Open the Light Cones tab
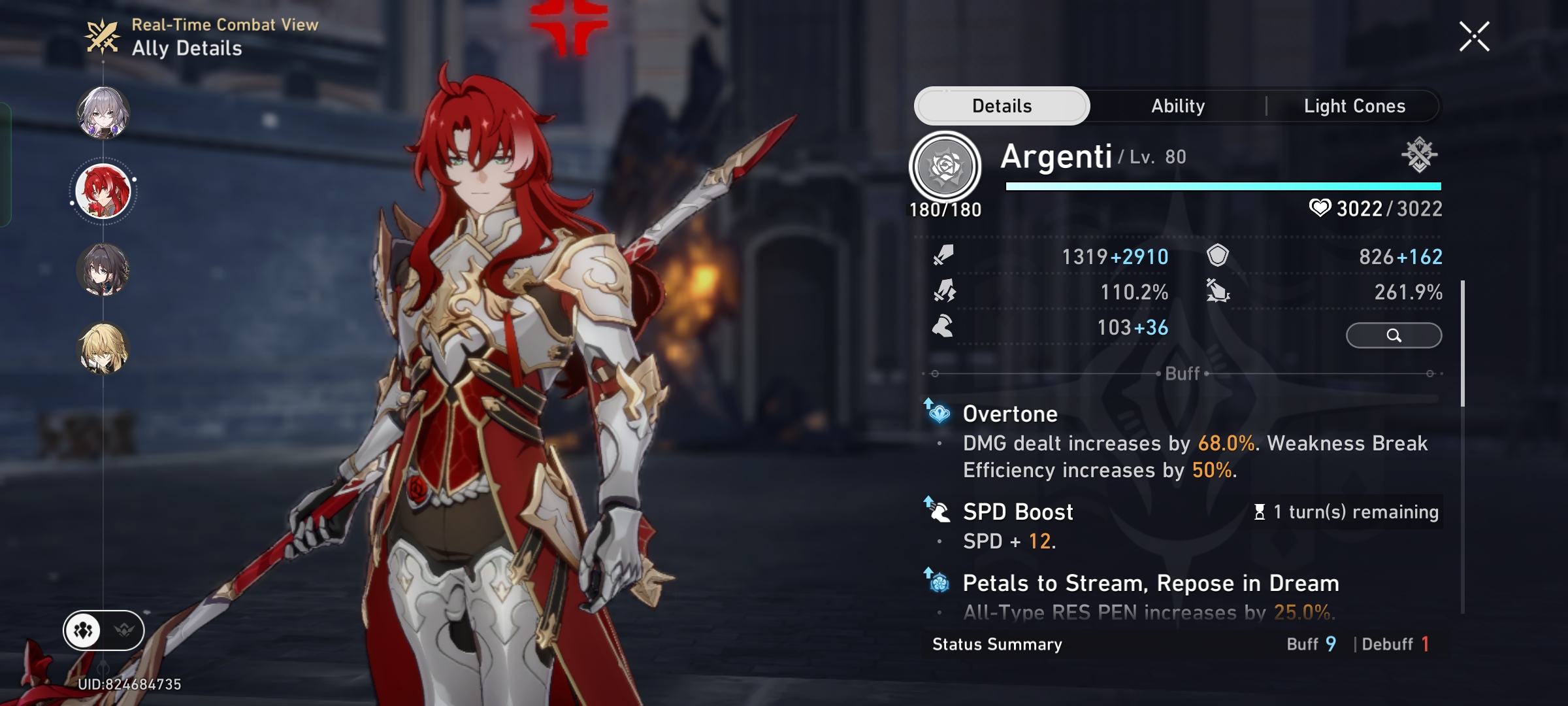 [1354, 105]
